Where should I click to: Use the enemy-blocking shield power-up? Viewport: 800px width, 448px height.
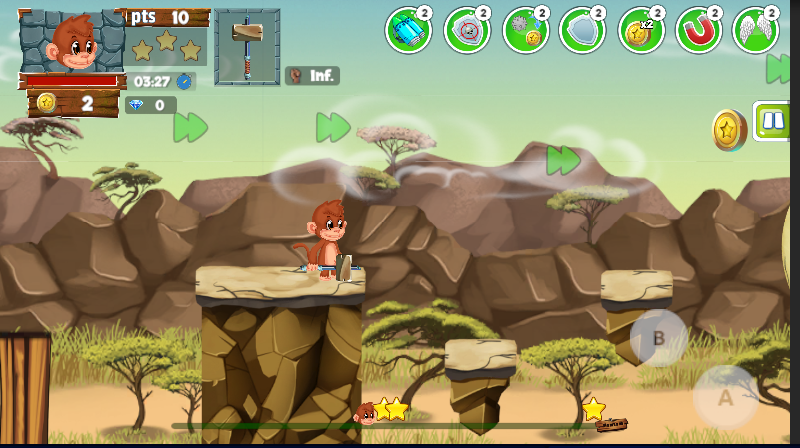[466, 30]
